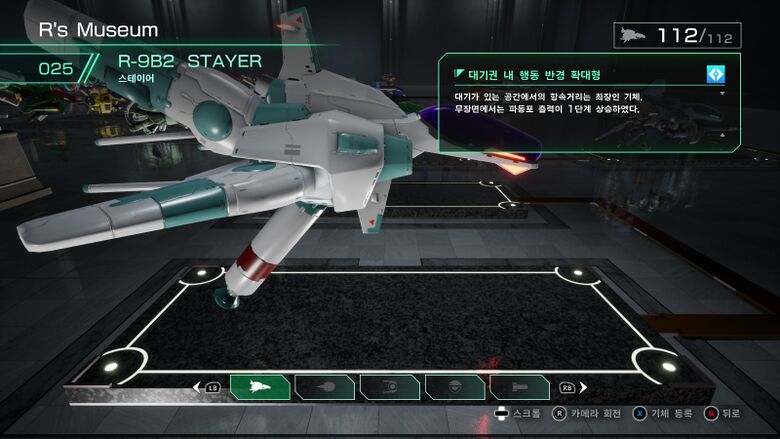This screenshot has height=439, width=780.
Task: Show the round Bit unit tab
Action: pos(454,387)
